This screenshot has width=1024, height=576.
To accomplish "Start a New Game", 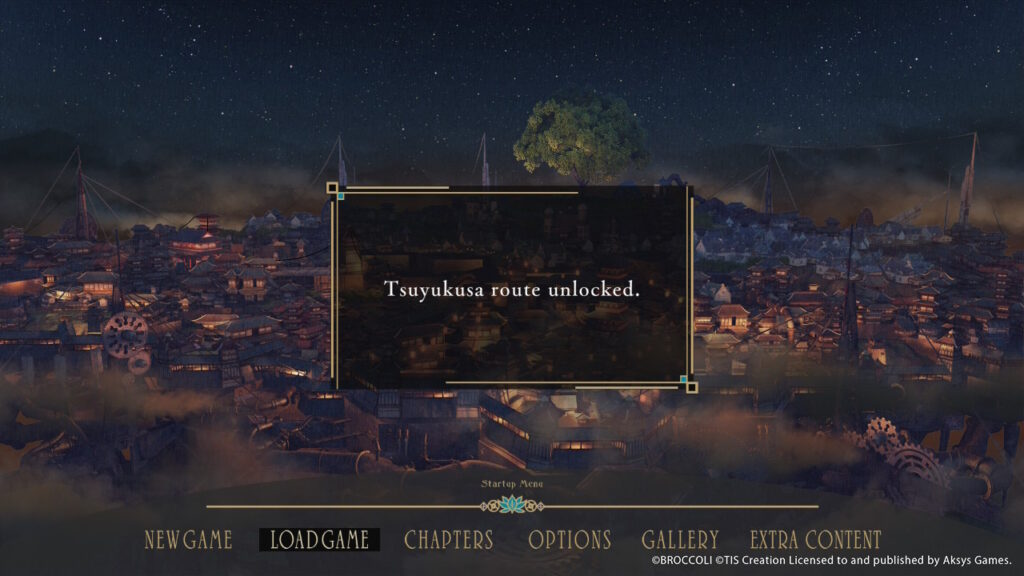I will coord(188,540).
